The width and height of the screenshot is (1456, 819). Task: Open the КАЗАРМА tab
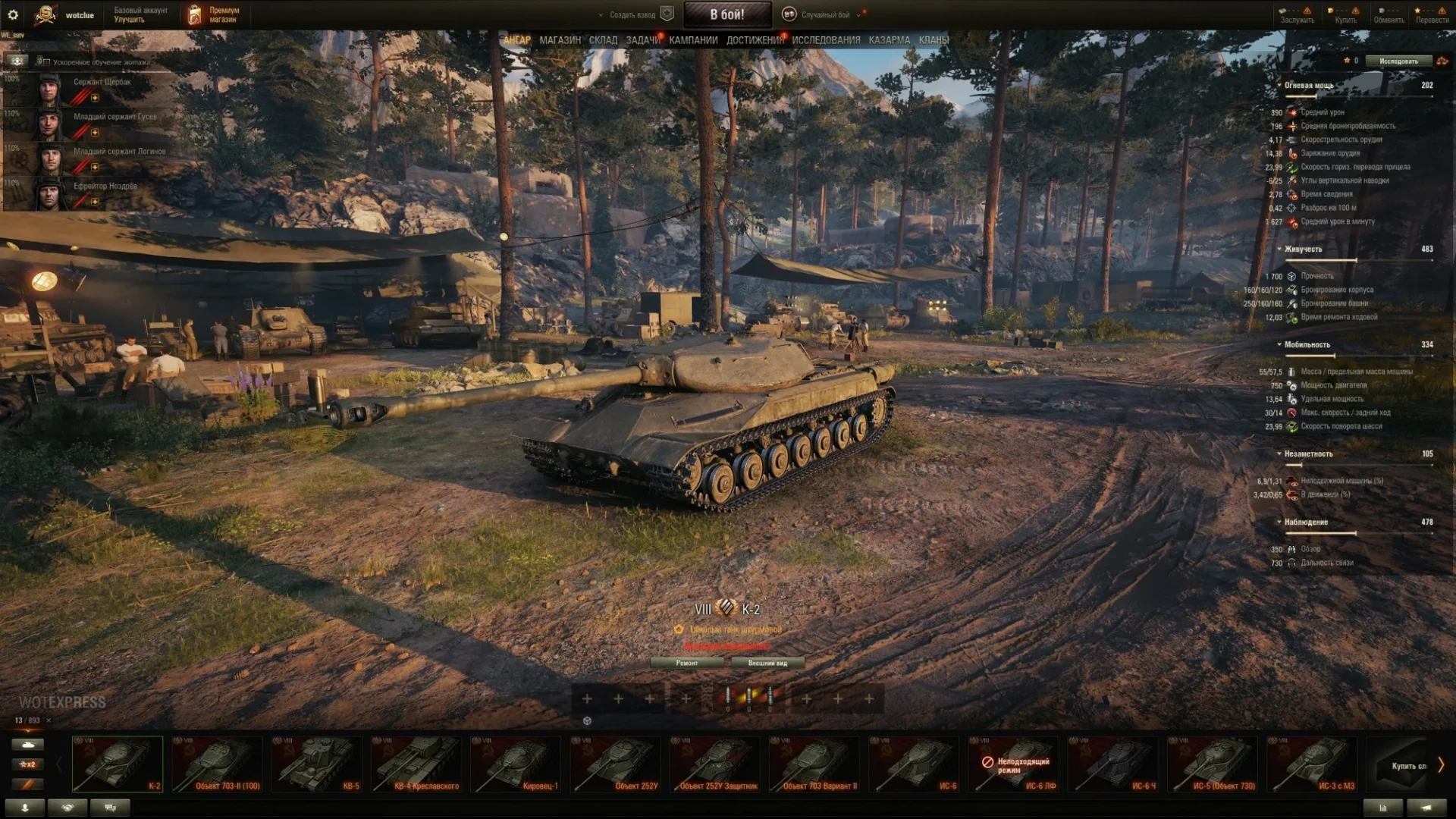[889, 40]
